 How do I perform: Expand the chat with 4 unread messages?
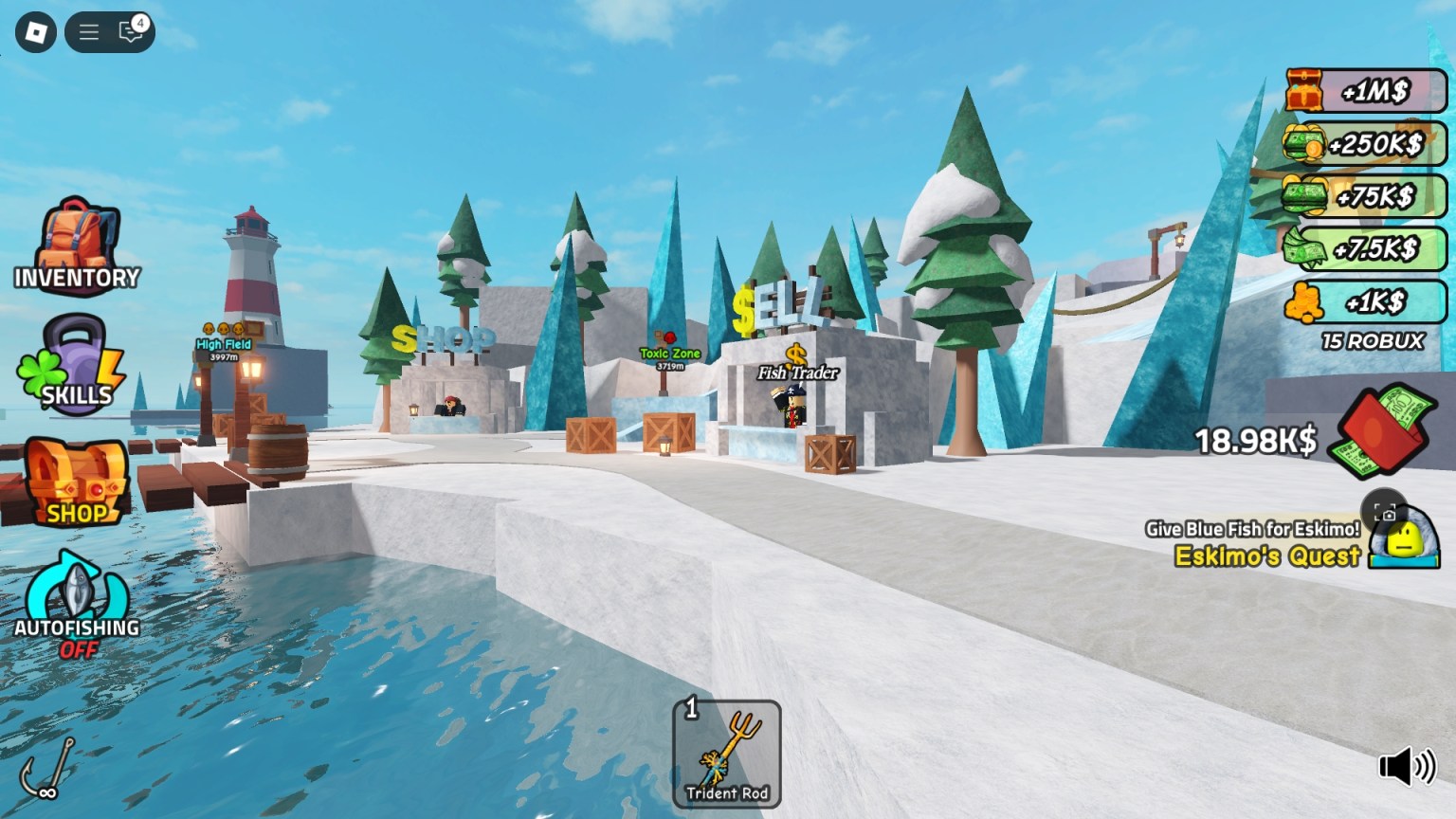(x=130, y=31)
